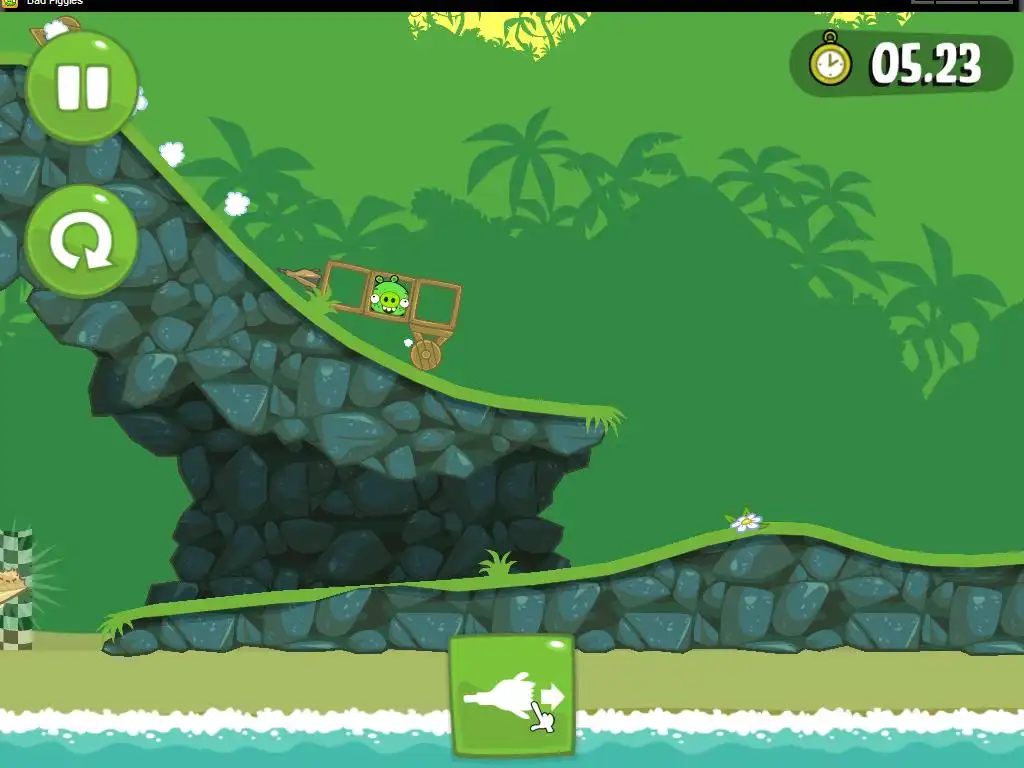
Task: Pause the game with the pause button
Action: coord(82,87)
